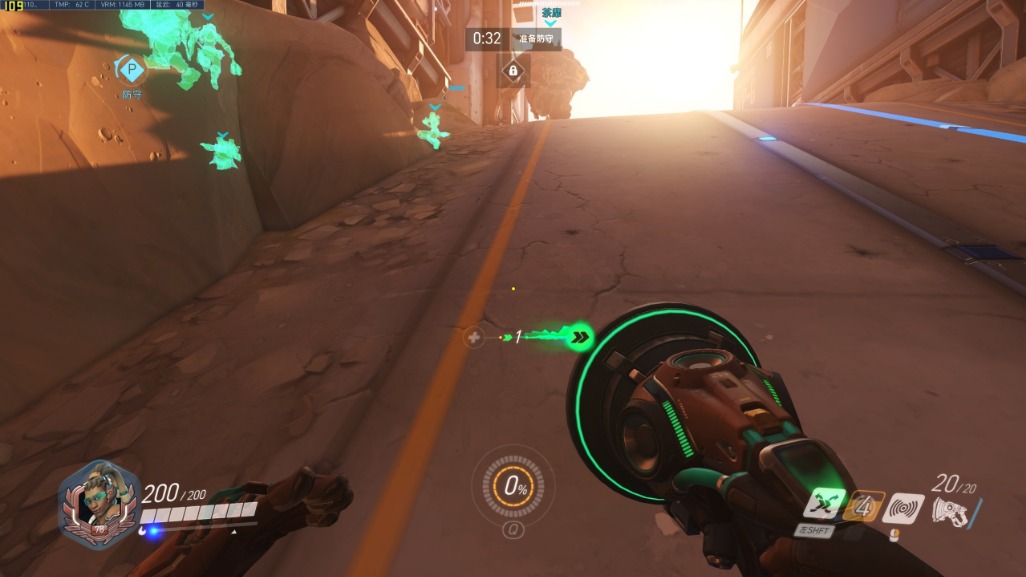Select the P defend objective marker
The height and width of the screenshot is (577, 1026).
(x=131, y=69)
